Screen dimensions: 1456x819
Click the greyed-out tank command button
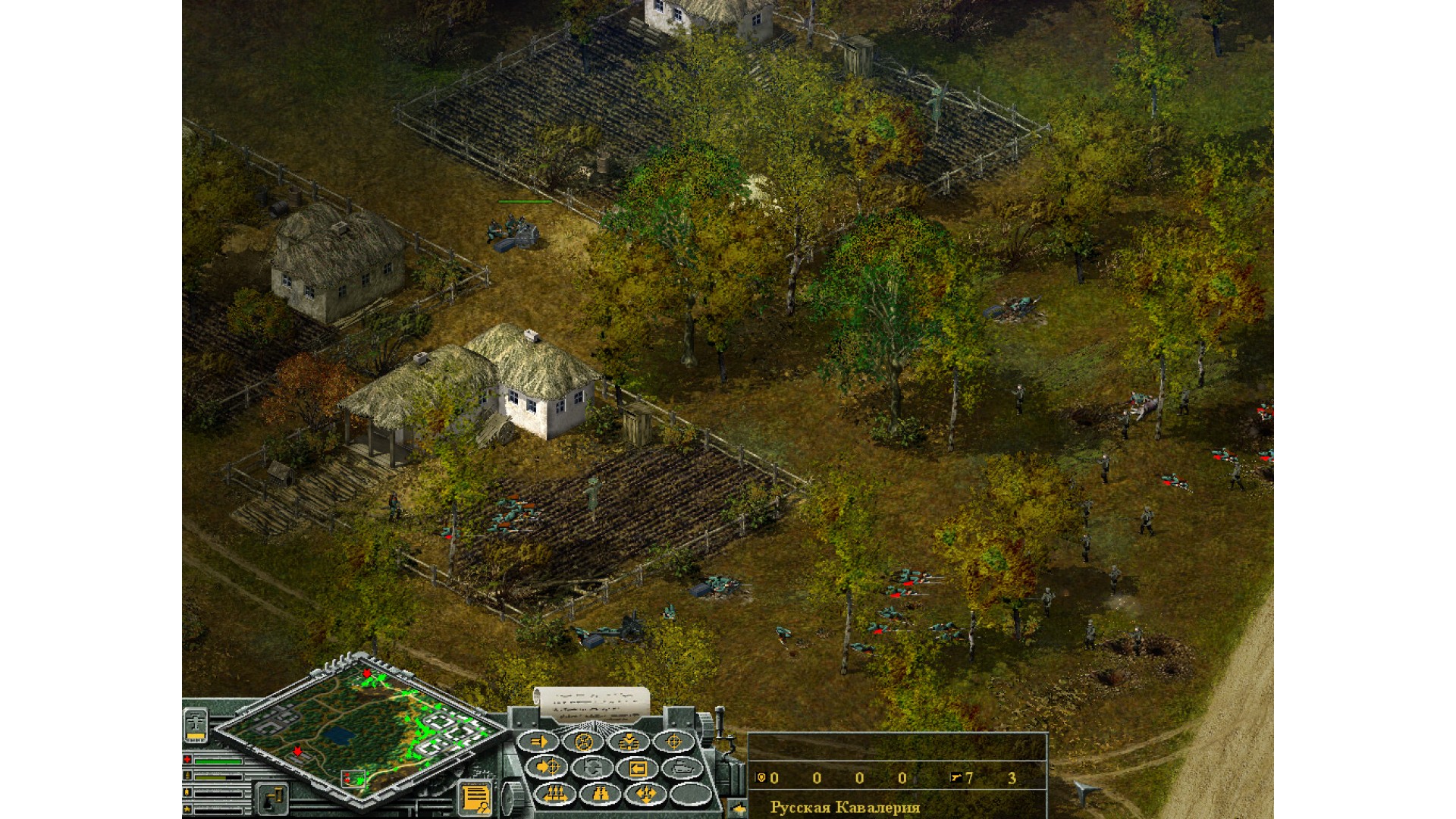[682, 767]
